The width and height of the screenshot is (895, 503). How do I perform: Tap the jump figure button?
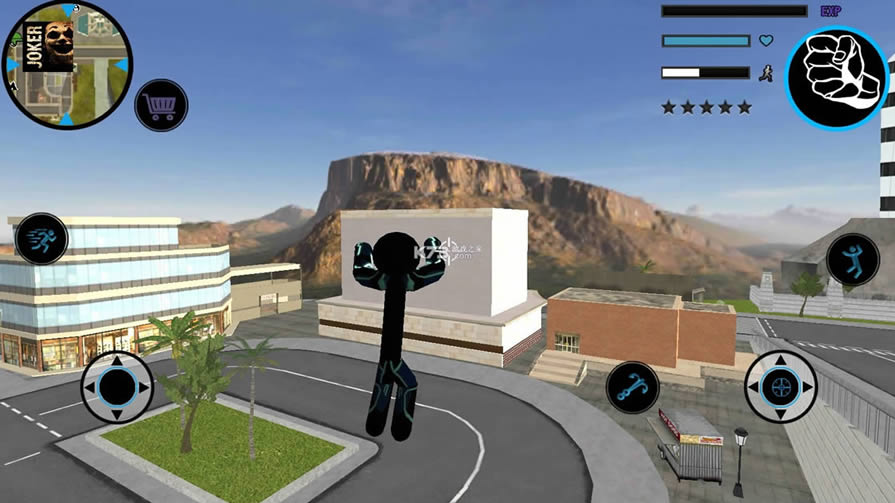coord(852,259)
